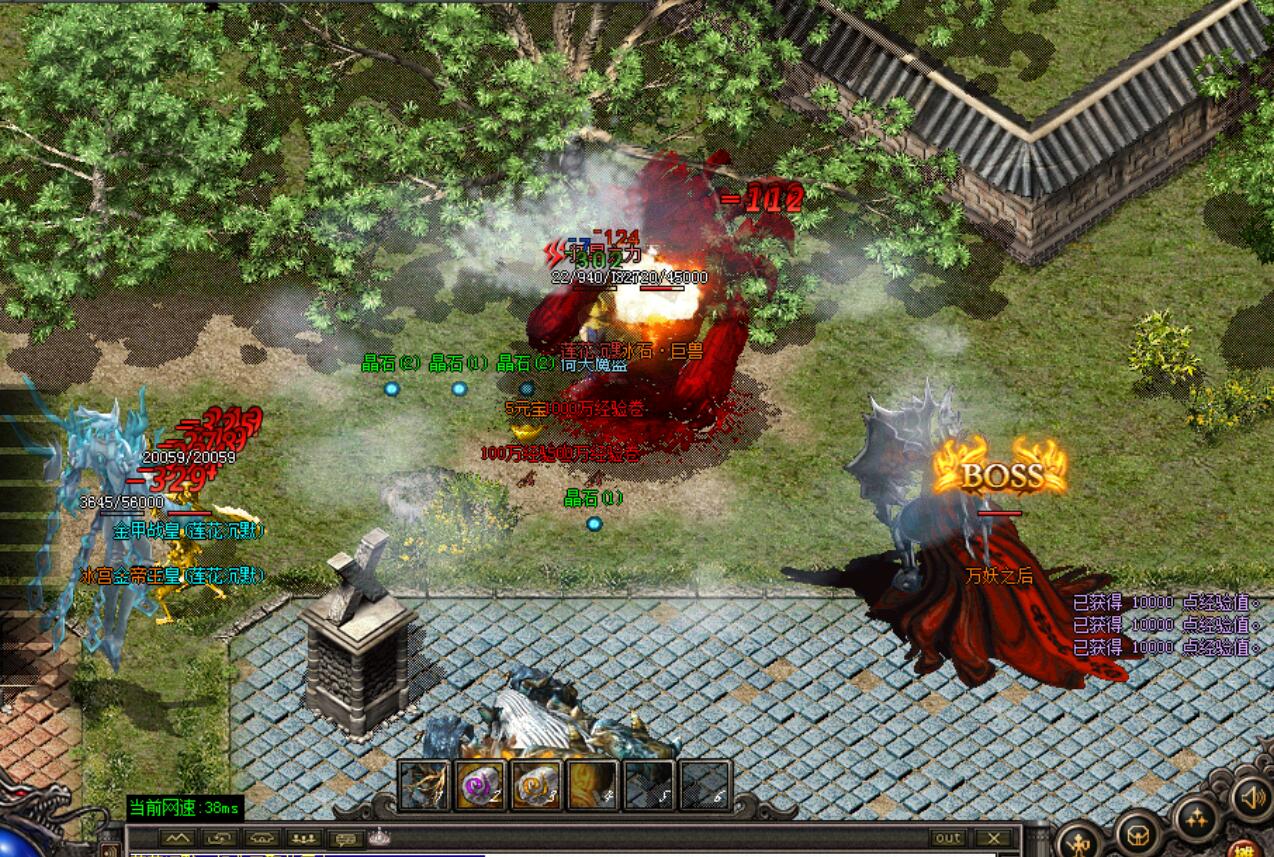The width and height of the screenshot is (1274, 857).
Task: Open the bag with the box icon
Action: pos(1138,833)
